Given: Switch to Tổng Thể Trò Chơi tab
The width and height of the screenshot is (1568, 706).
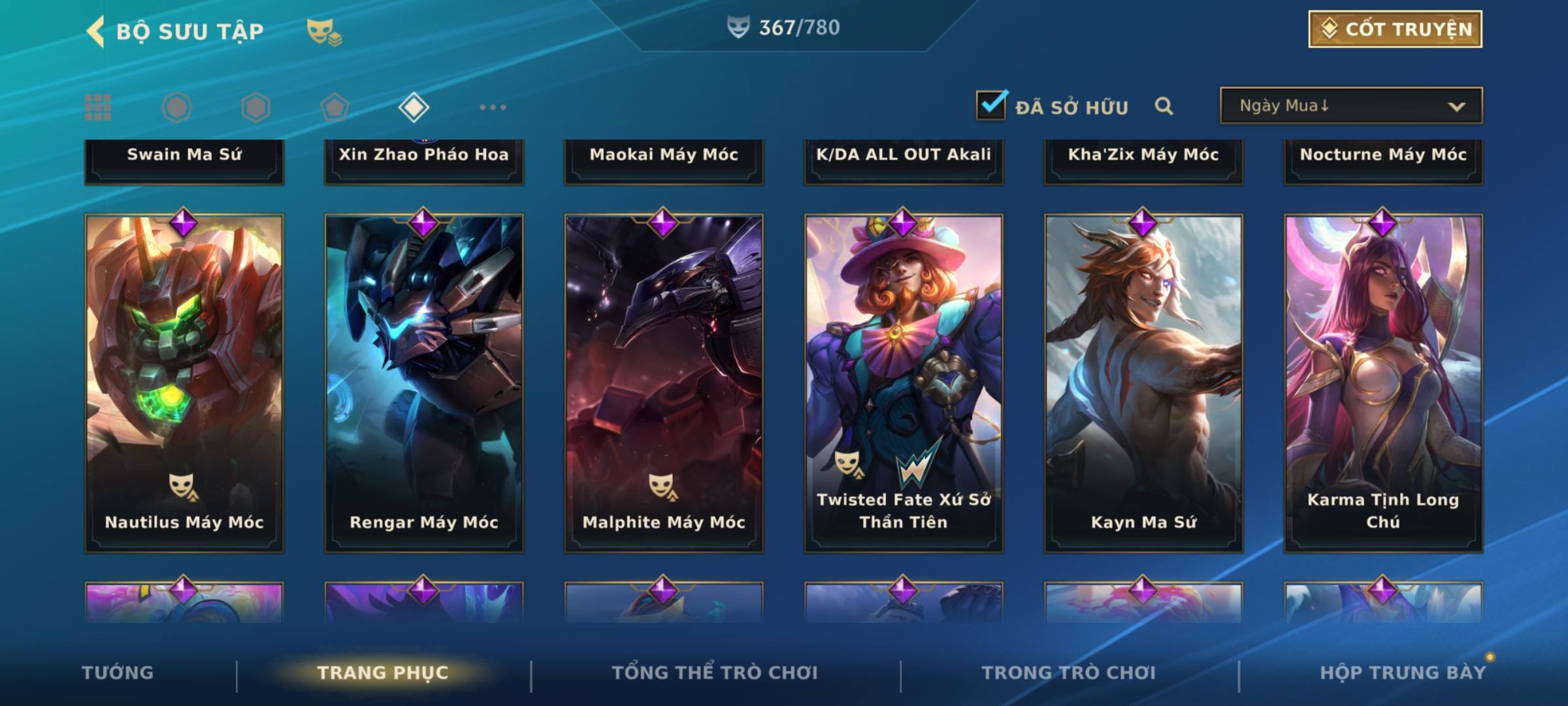Looking at the screenshot, I should (715, 673).
